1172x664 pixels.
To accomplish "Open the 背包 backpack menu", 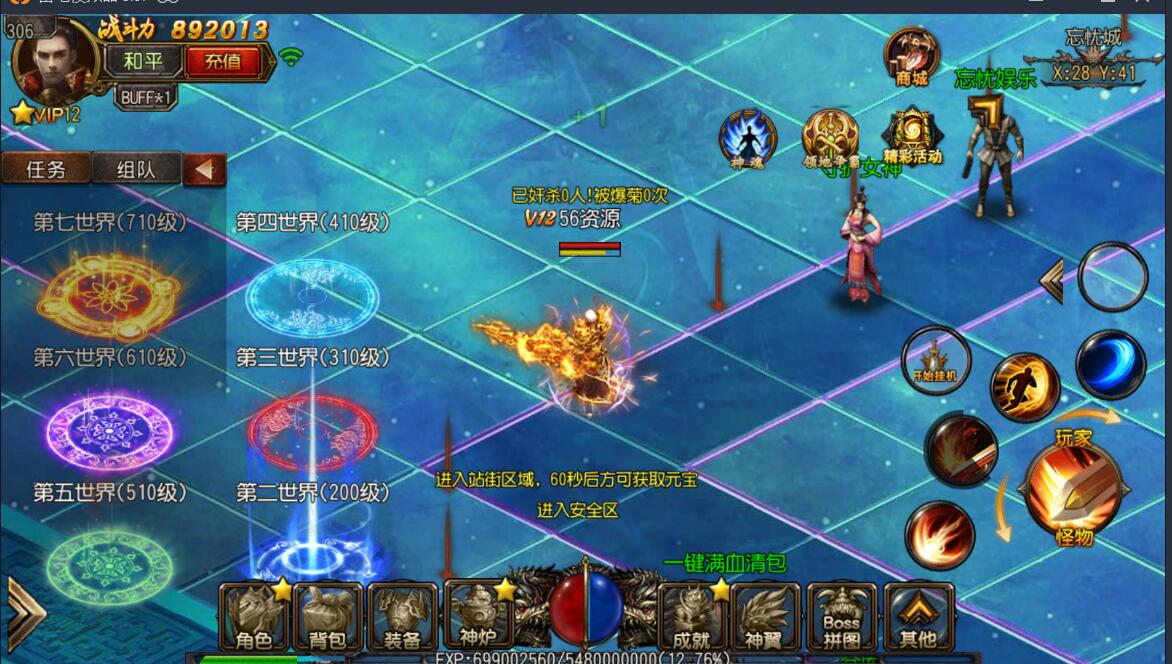I will click(x=328, y=617).
